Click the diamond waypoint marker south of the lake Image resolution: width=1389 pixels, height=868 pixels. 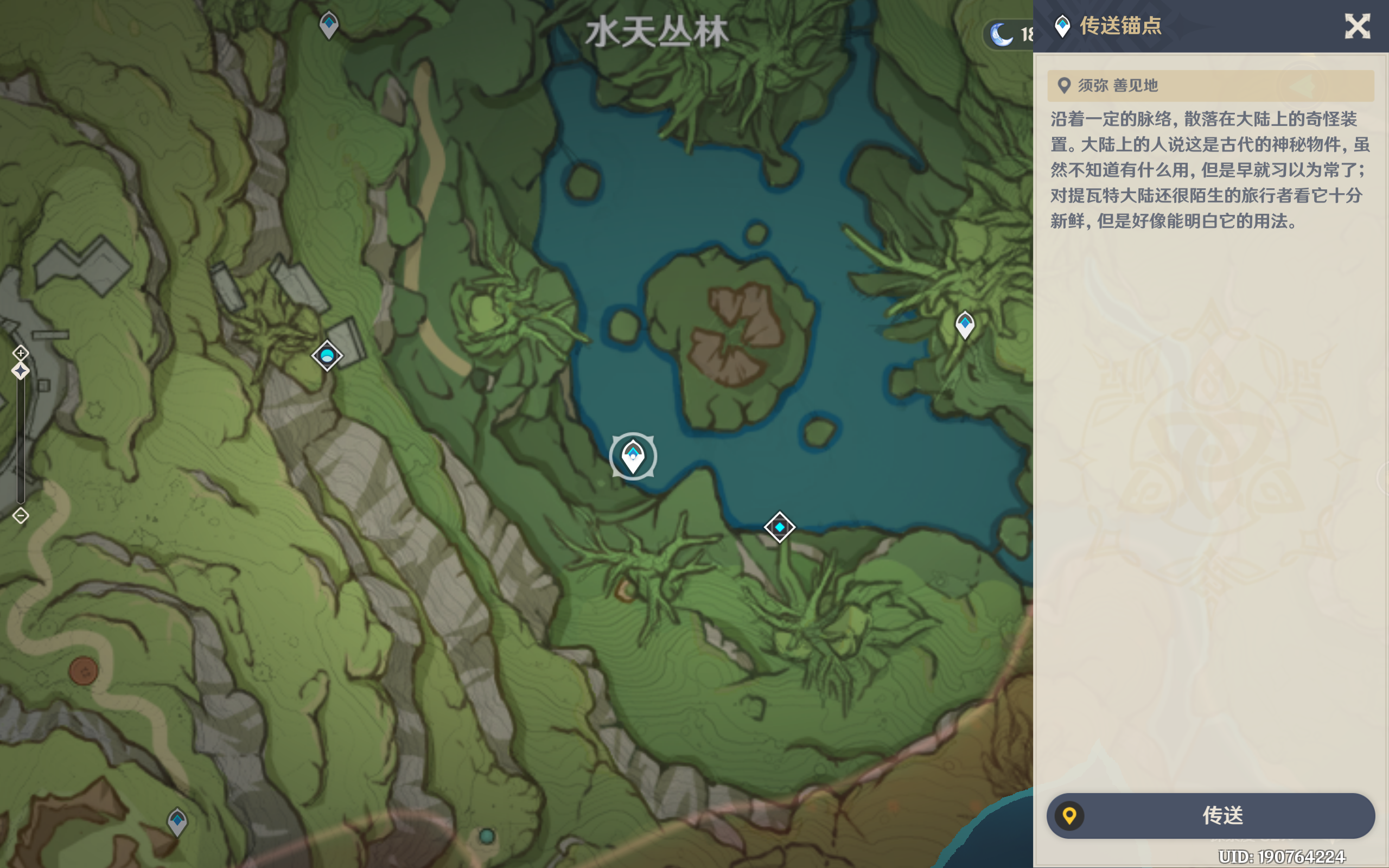pos(779,526)
